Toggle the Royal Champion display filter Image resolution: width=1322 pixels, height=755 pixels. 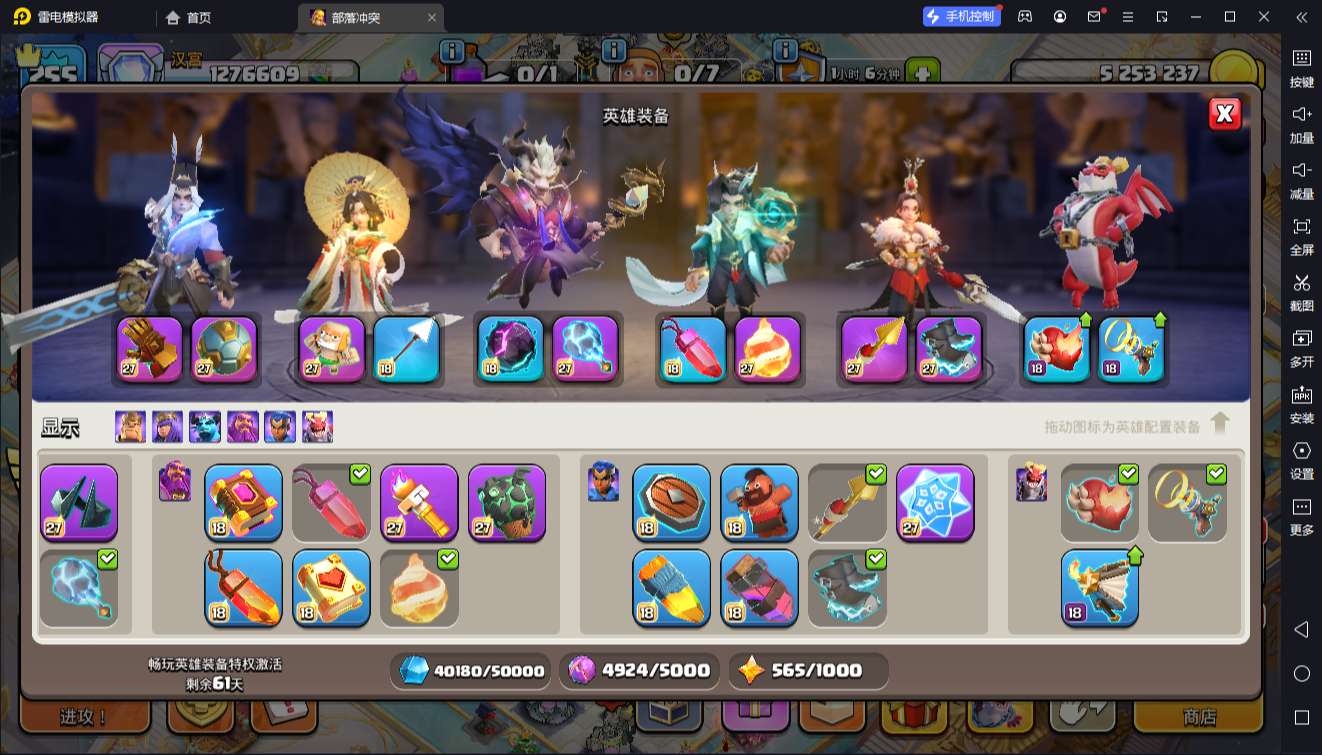coord(280,427)
